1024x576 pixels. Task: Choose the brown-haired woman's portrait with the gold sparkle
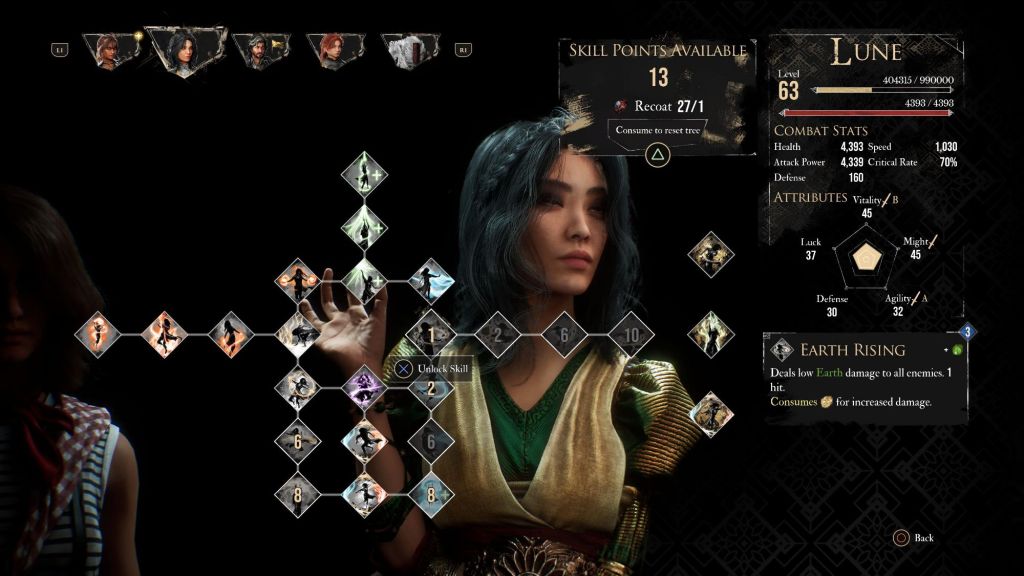point(109,50)
